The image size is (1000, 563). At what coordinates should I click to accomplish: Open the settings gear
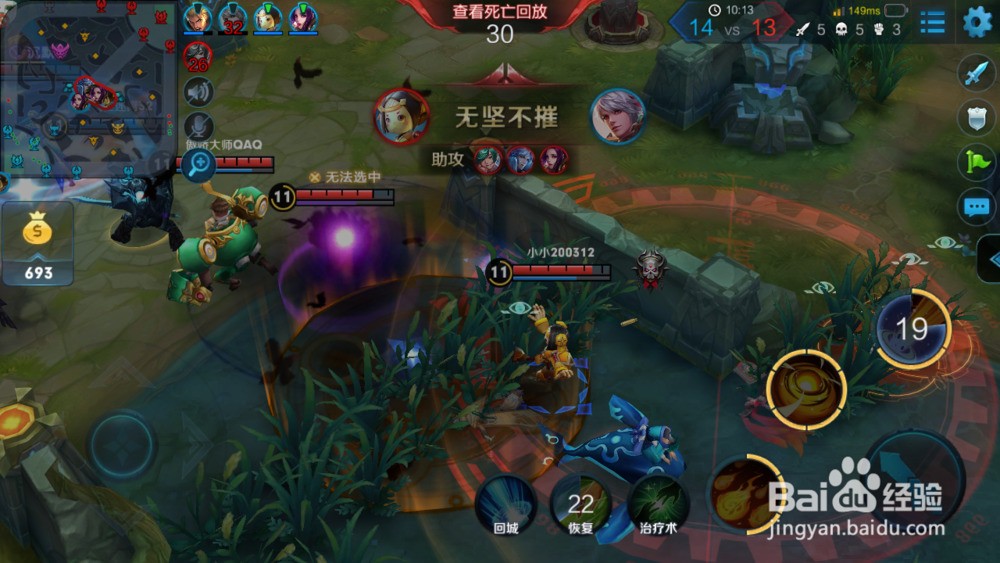pyautogui.click(x=977, y=22)
